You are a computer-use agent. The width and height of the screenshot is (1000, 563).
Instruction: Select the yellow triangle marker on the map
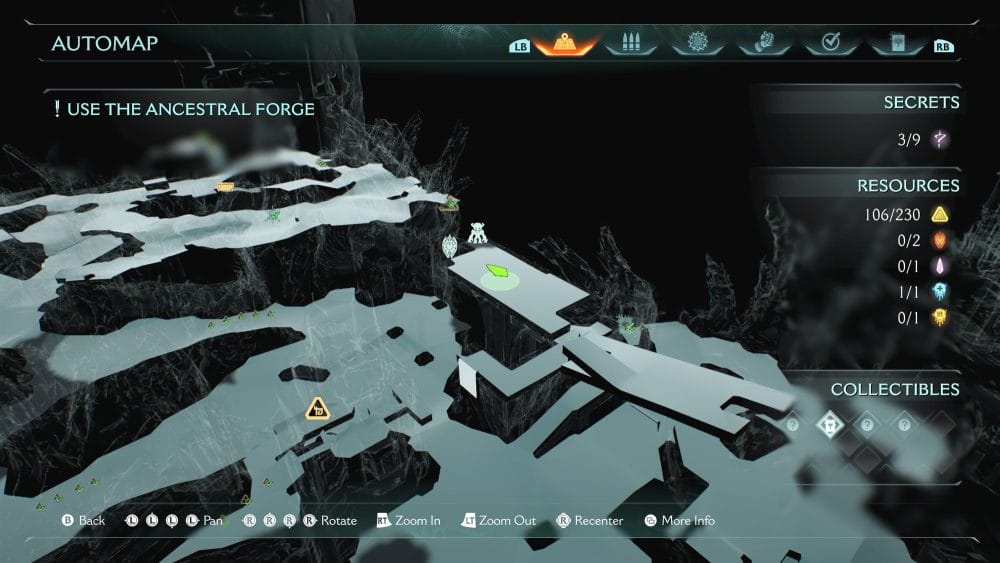coord(317,407)
